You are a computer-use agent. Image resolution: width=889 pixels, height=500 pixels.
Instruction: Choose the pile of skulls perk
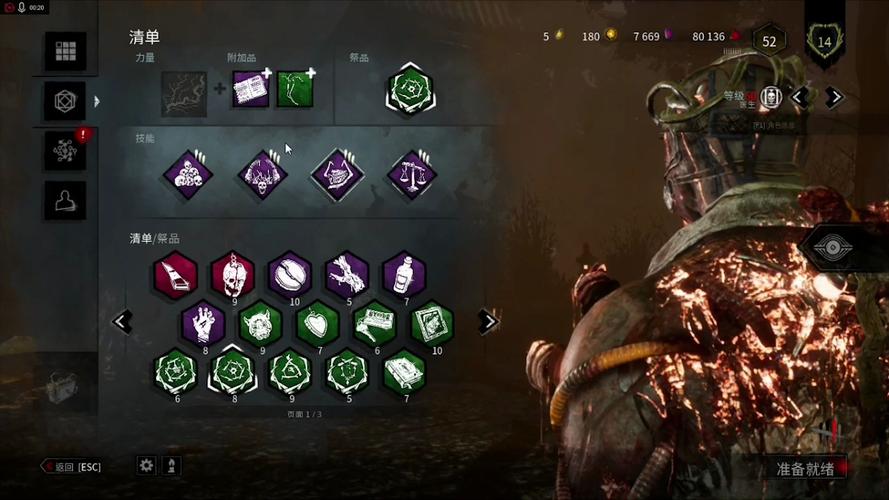coord(187,174)
